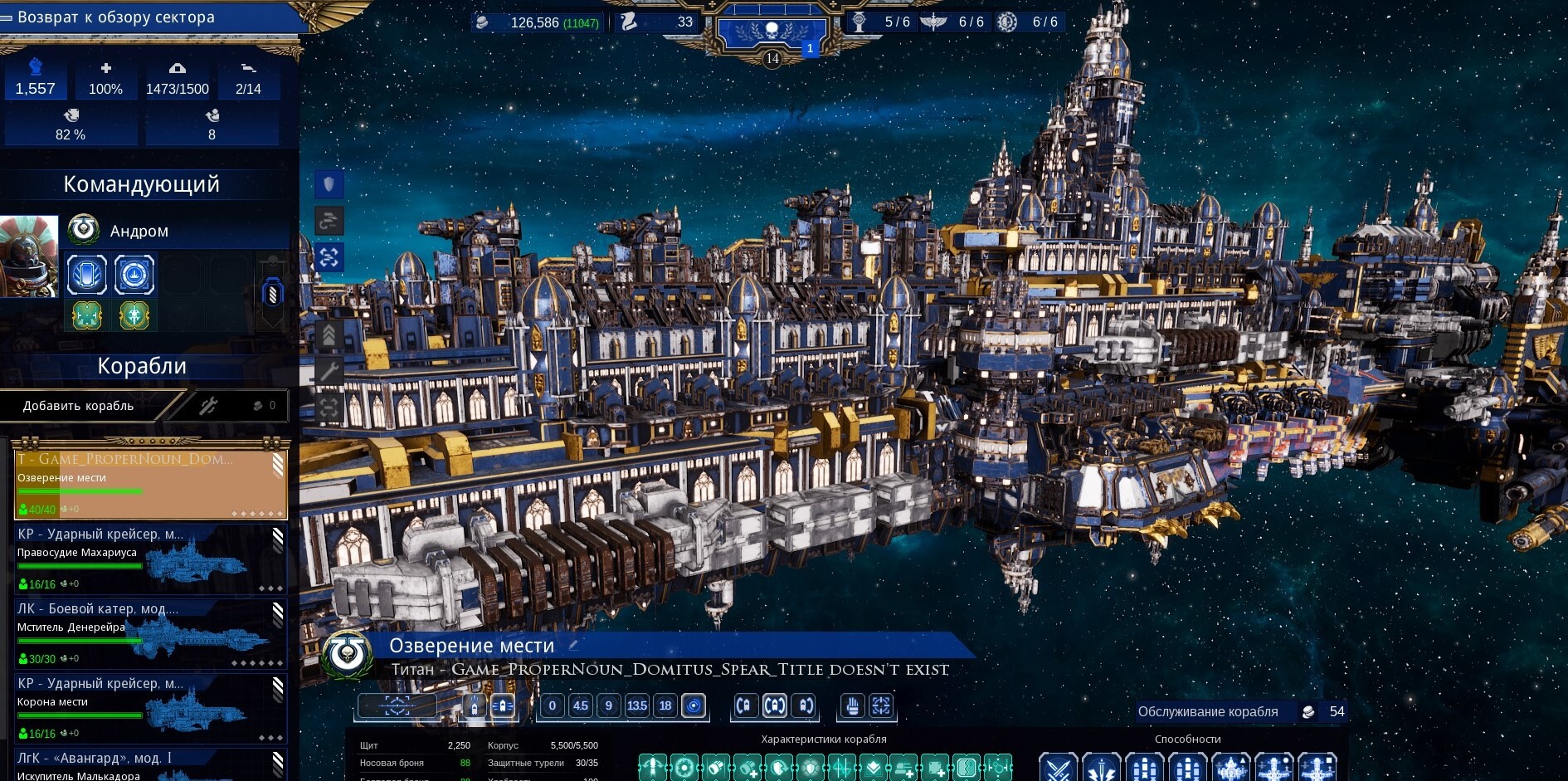This screenshot has width=1568, height=781.
Task: Select the crossed swords ability icon
Action: (x=1058, y=768)
